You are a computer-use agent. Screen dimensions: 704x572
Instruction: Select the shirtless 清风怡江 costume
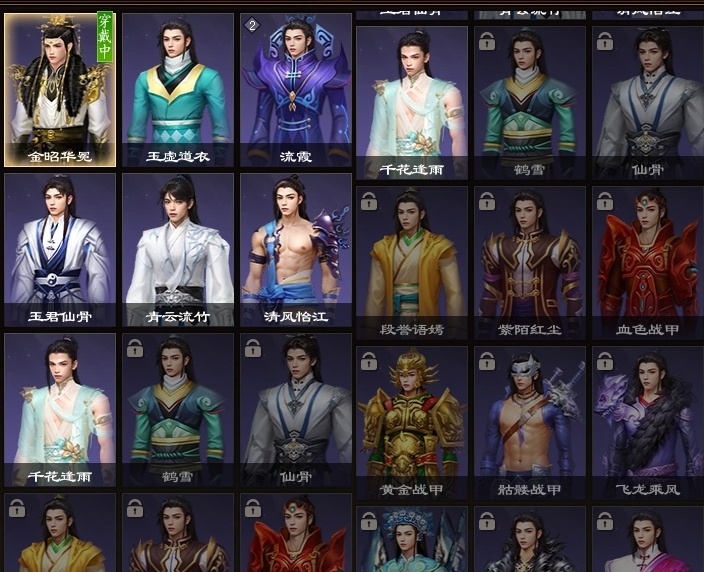click(296, 250)
